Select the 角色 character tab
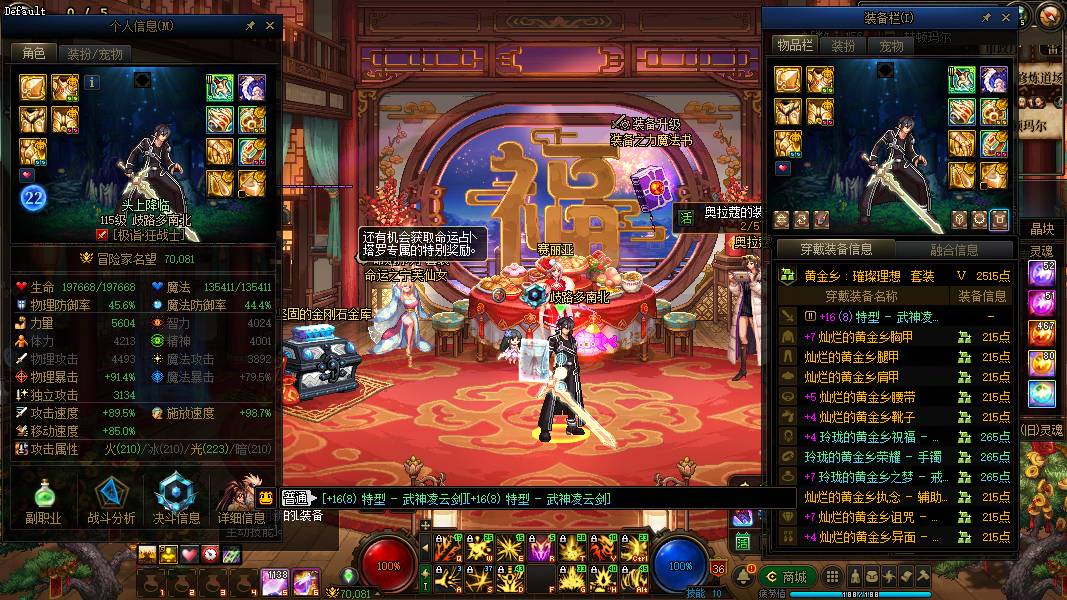Screen dimensions: 1067x600 point(34,53)
